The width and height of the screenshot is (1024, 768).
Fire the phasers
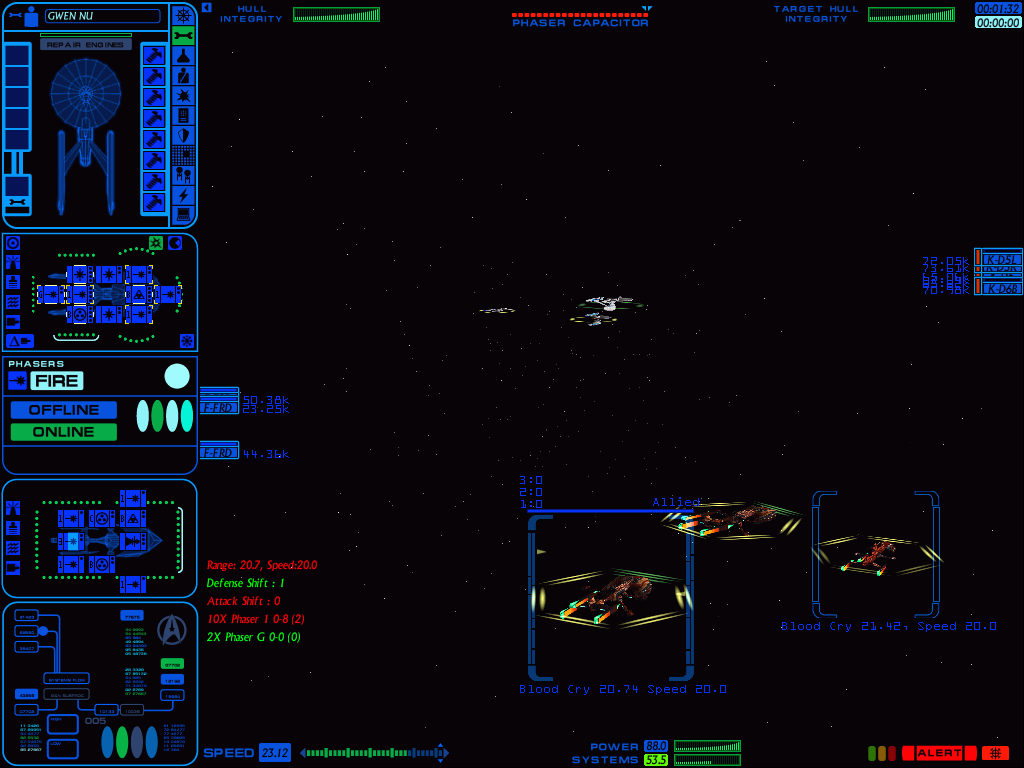pyautogui.click(x=56, y=380)
